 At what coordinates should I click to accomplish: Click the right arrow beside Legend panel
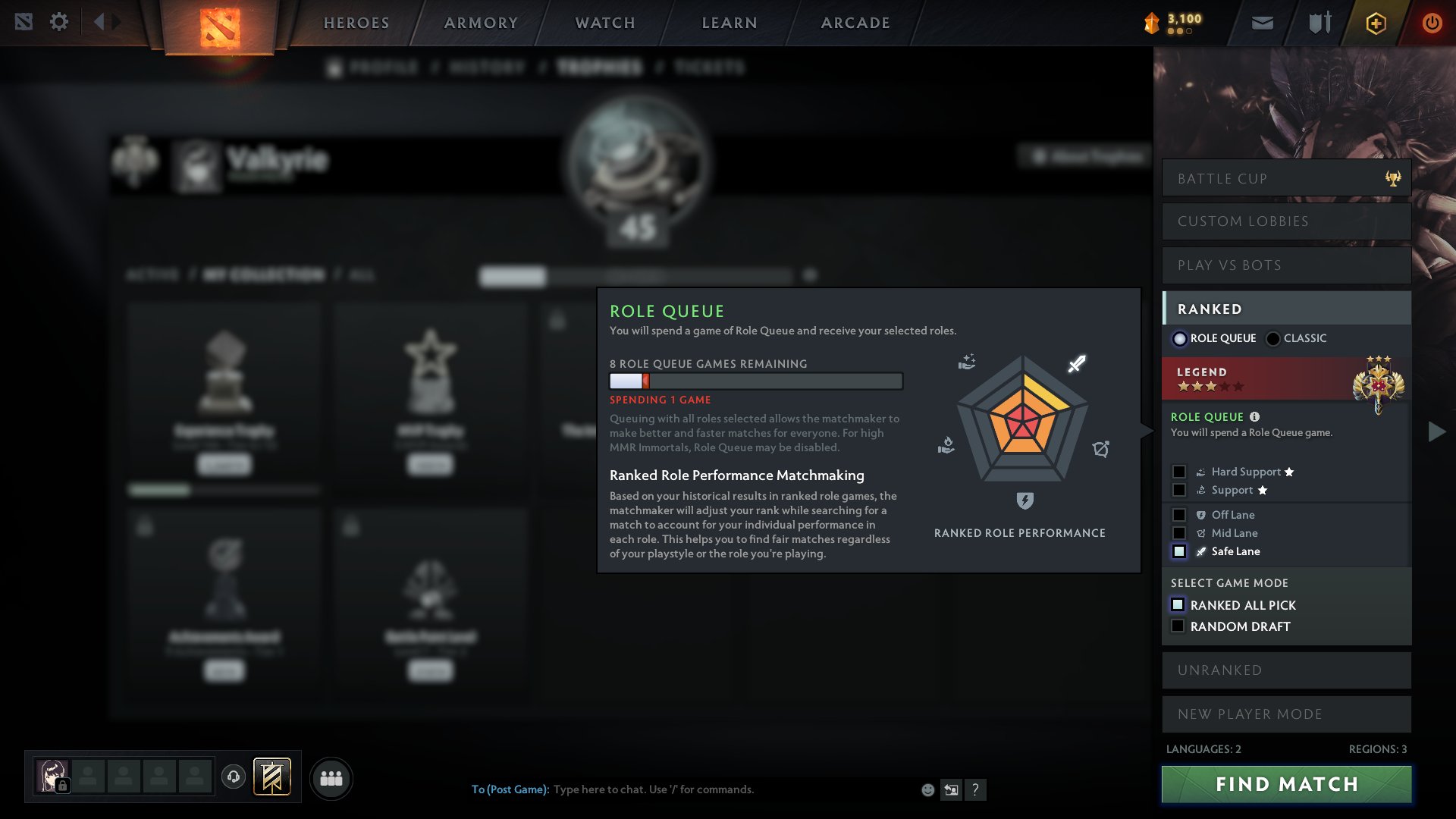1436,432
